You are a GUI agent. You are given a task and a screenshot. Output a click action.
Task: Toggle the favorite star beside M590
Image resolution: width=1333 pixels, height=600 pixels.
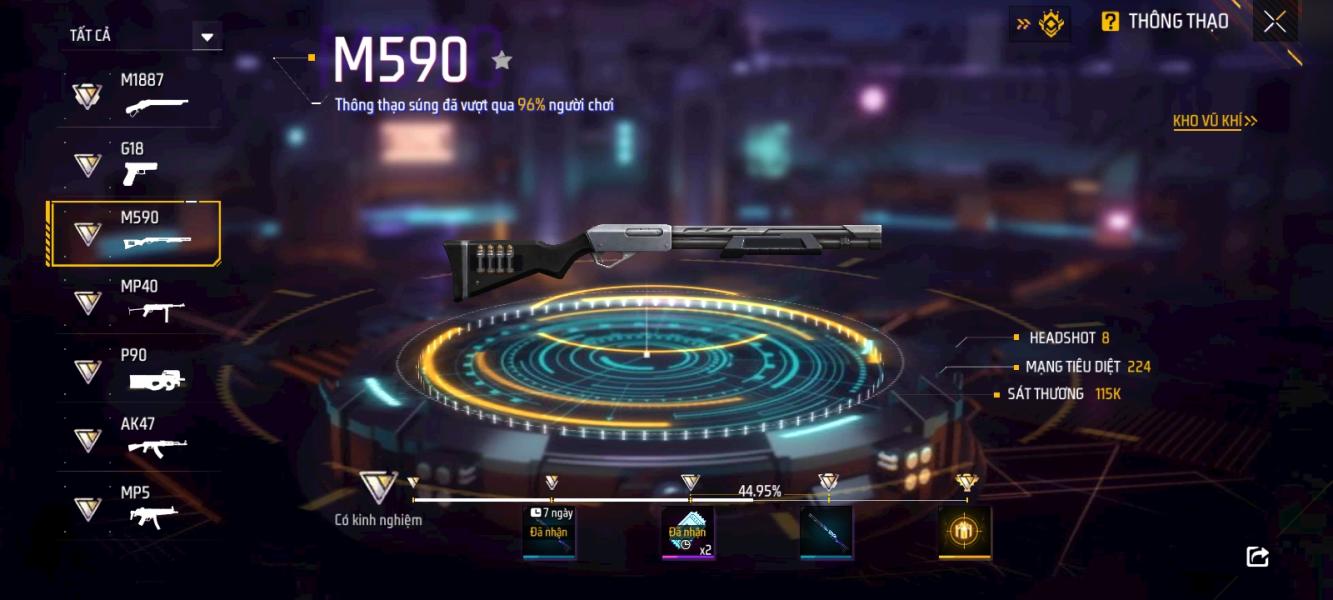click(502, 61)
